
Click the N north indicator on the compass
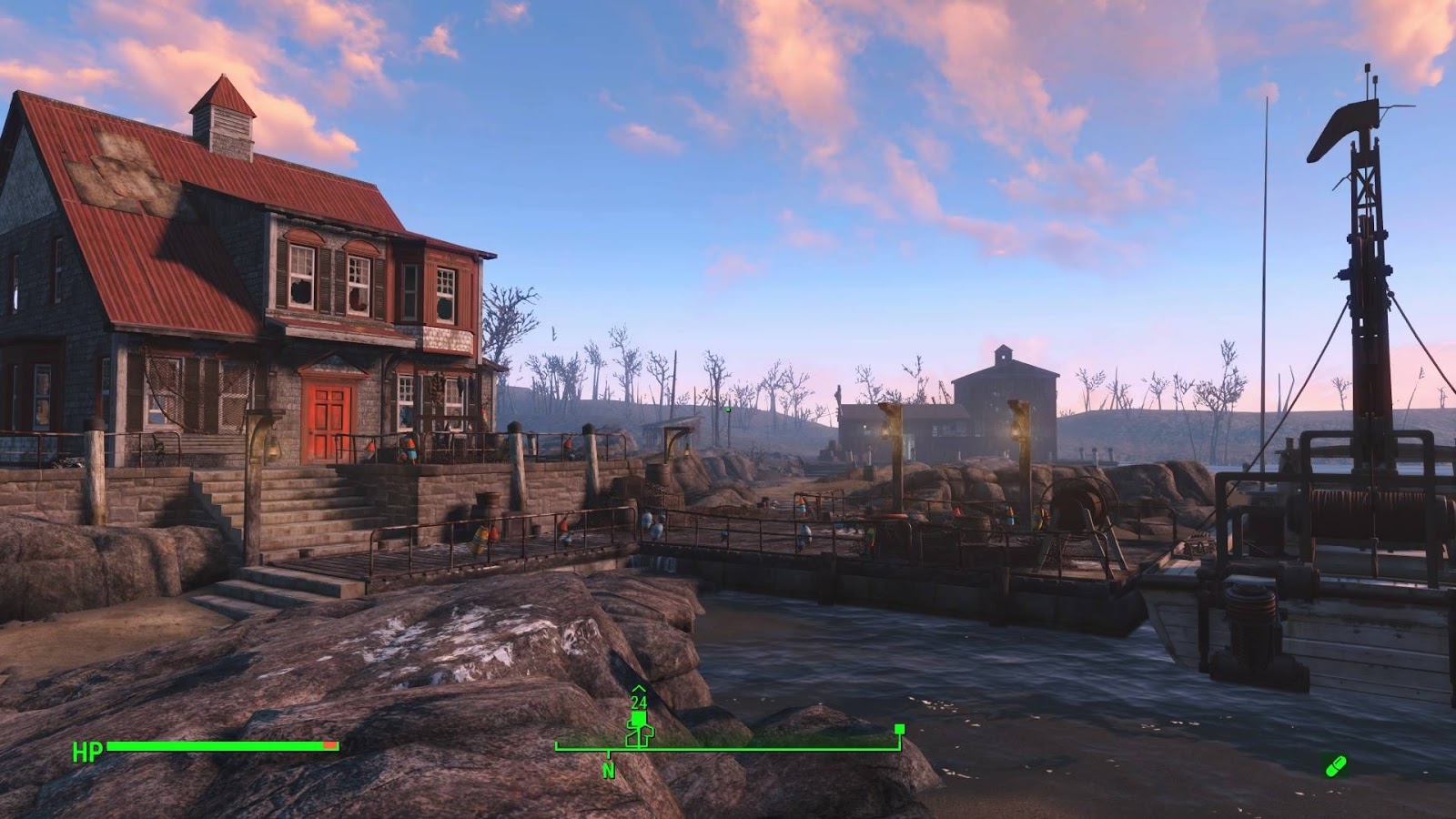tap(609, 771)
